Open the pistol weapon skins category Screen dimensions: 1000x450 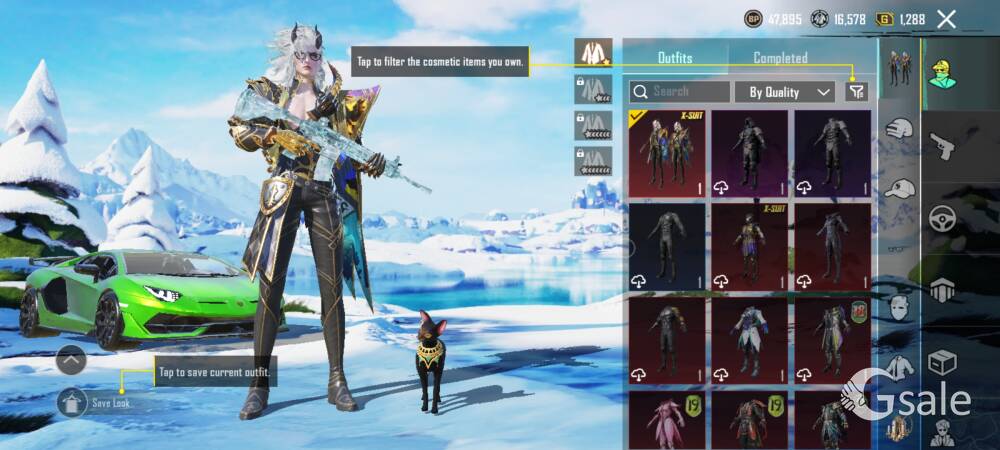click(943, 148)
